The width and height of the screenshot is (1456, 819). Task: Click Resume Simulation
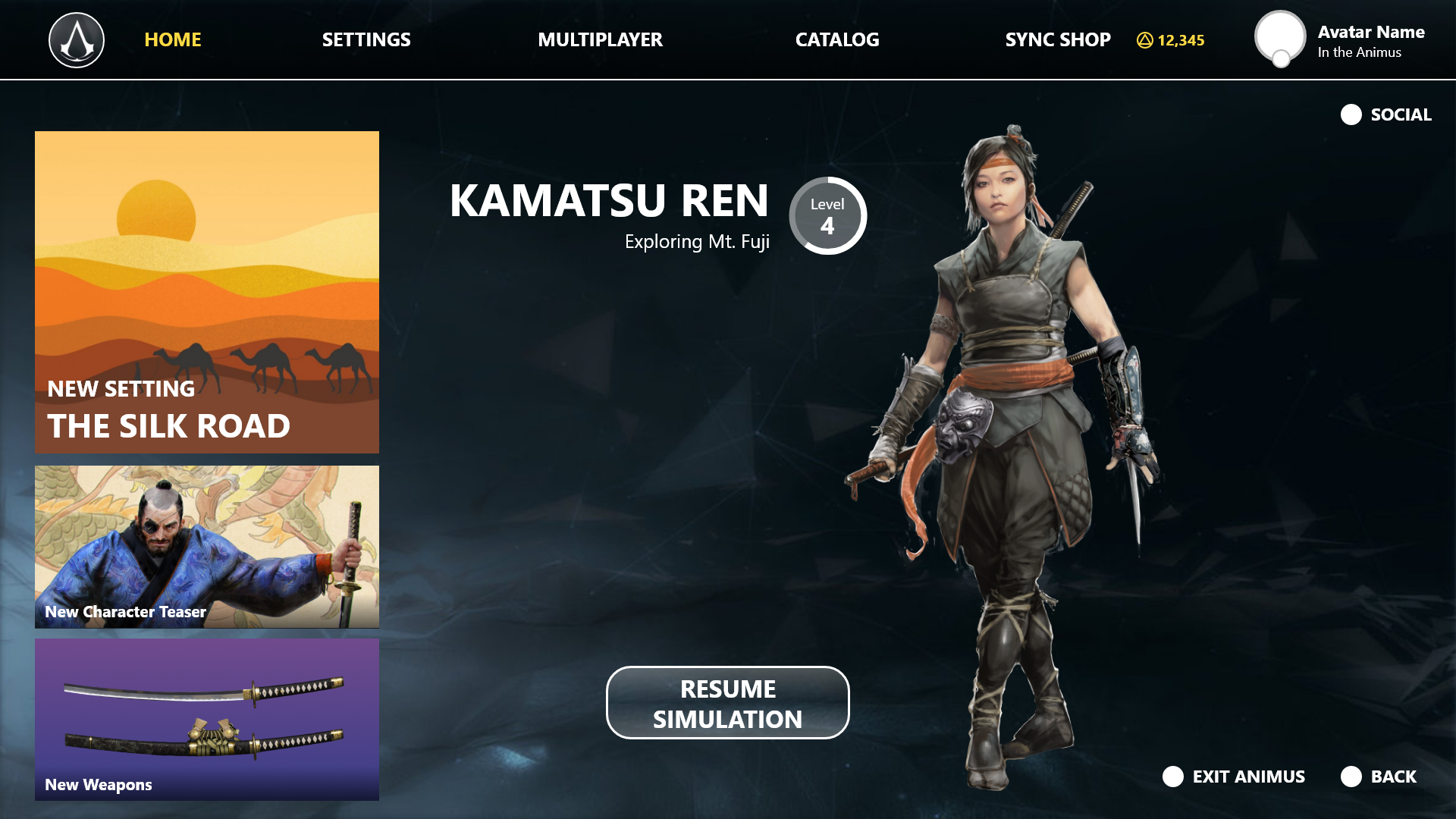[x=727, y=703]
